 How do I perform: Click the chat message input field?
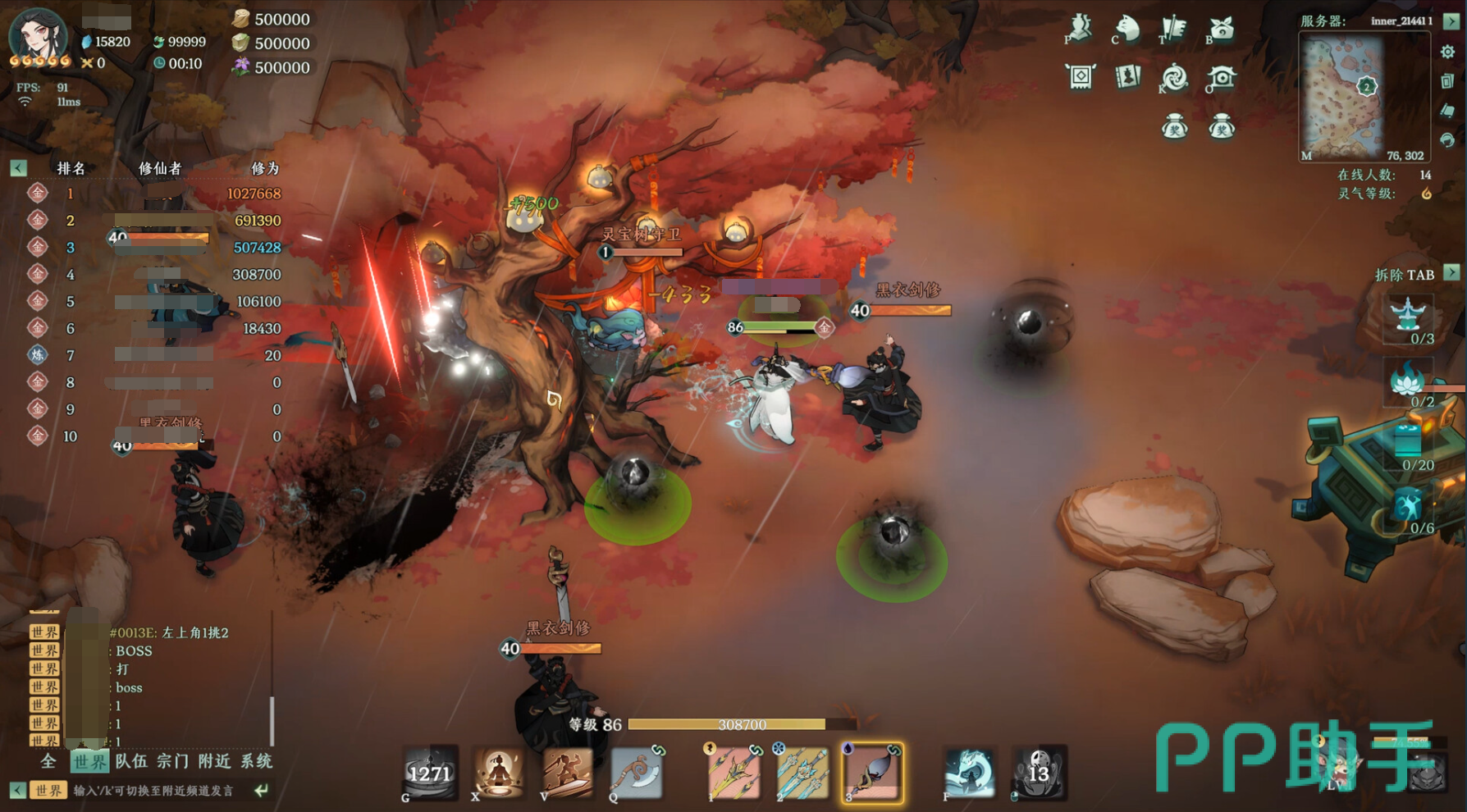154,791
